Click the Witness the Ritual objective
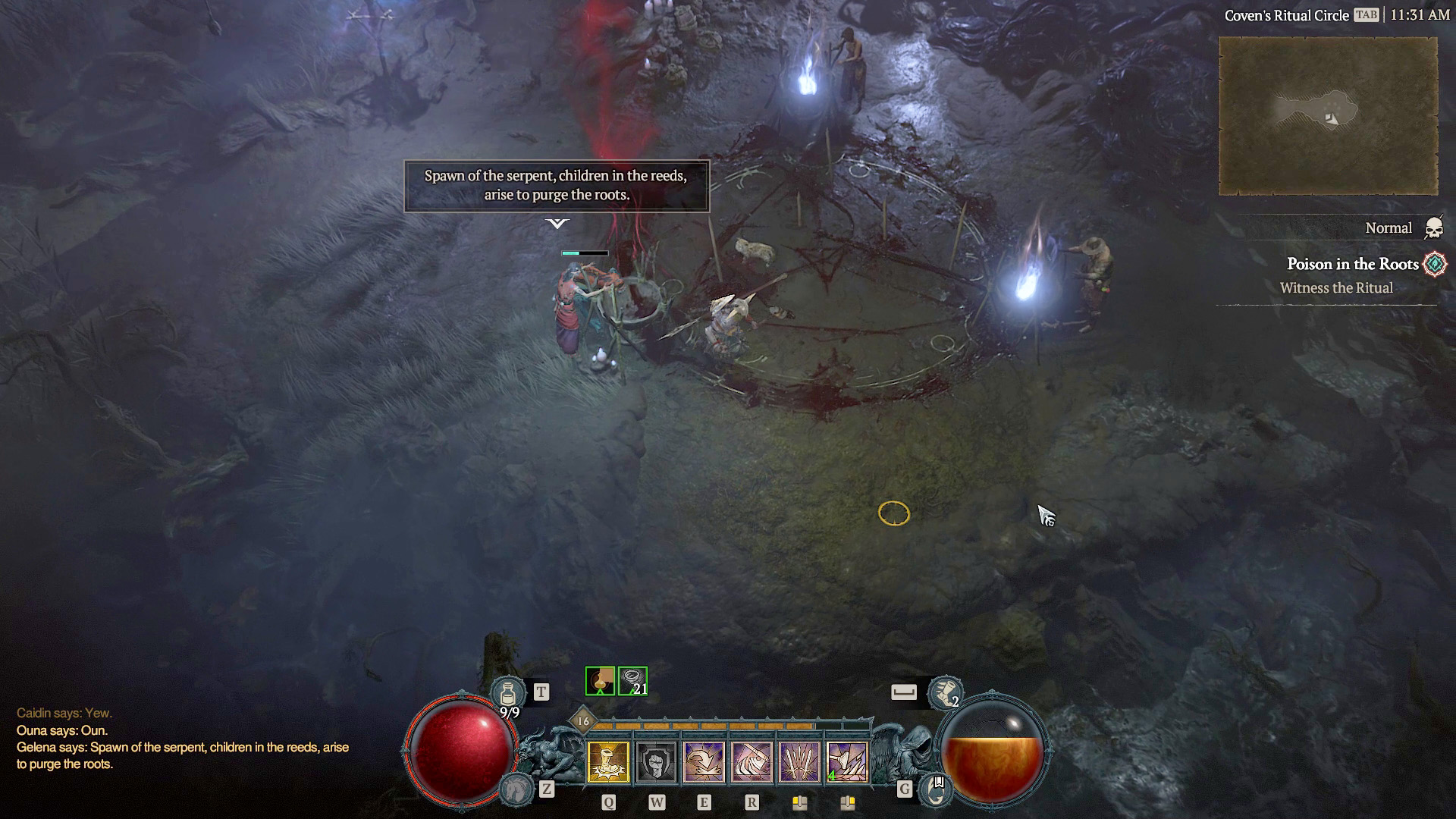Viewport: 1456px width, 819px height. [x=1337, y=288]
